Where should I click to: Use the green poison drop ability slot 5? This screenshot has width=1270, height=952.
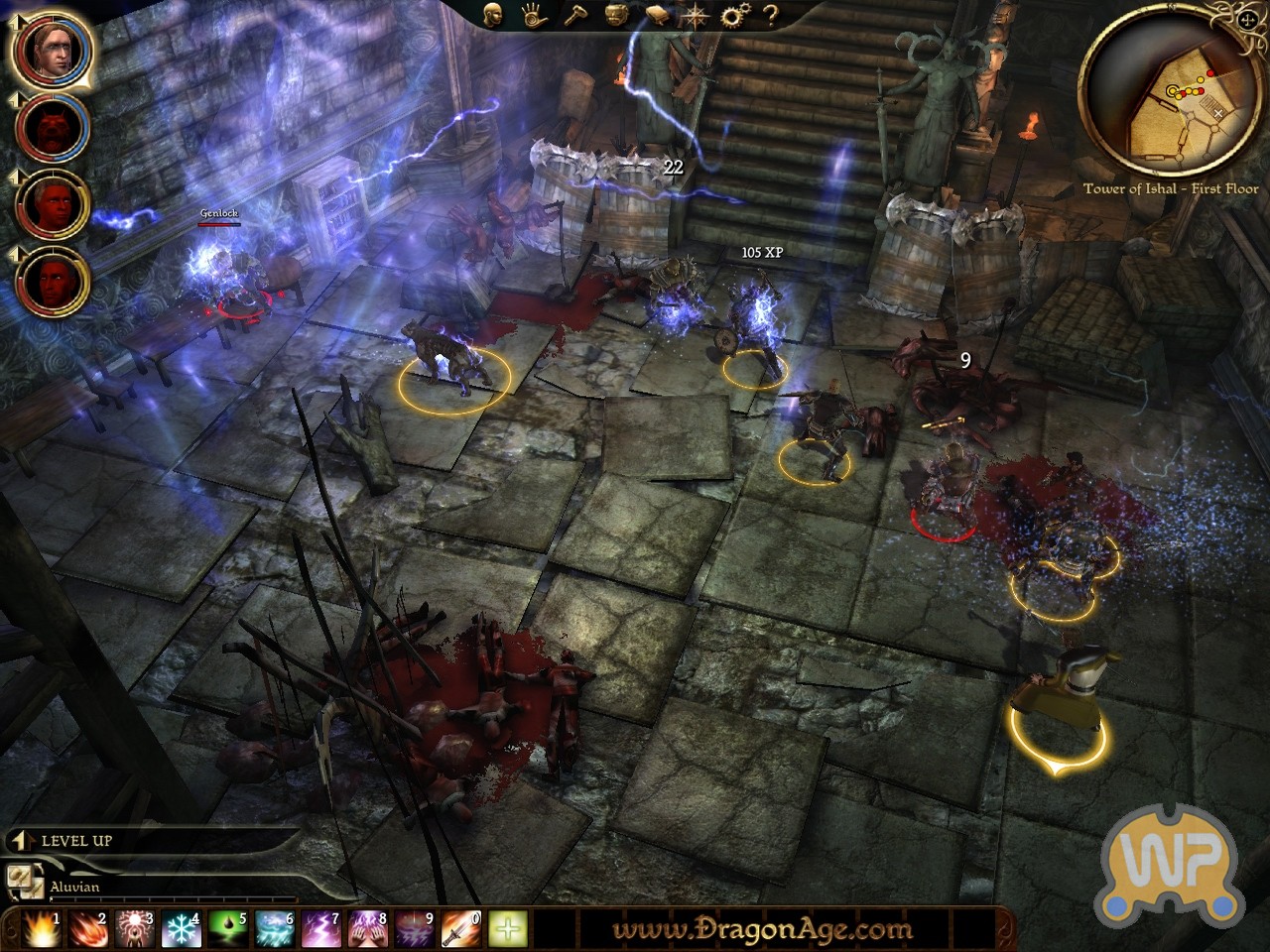click(226, 929)
